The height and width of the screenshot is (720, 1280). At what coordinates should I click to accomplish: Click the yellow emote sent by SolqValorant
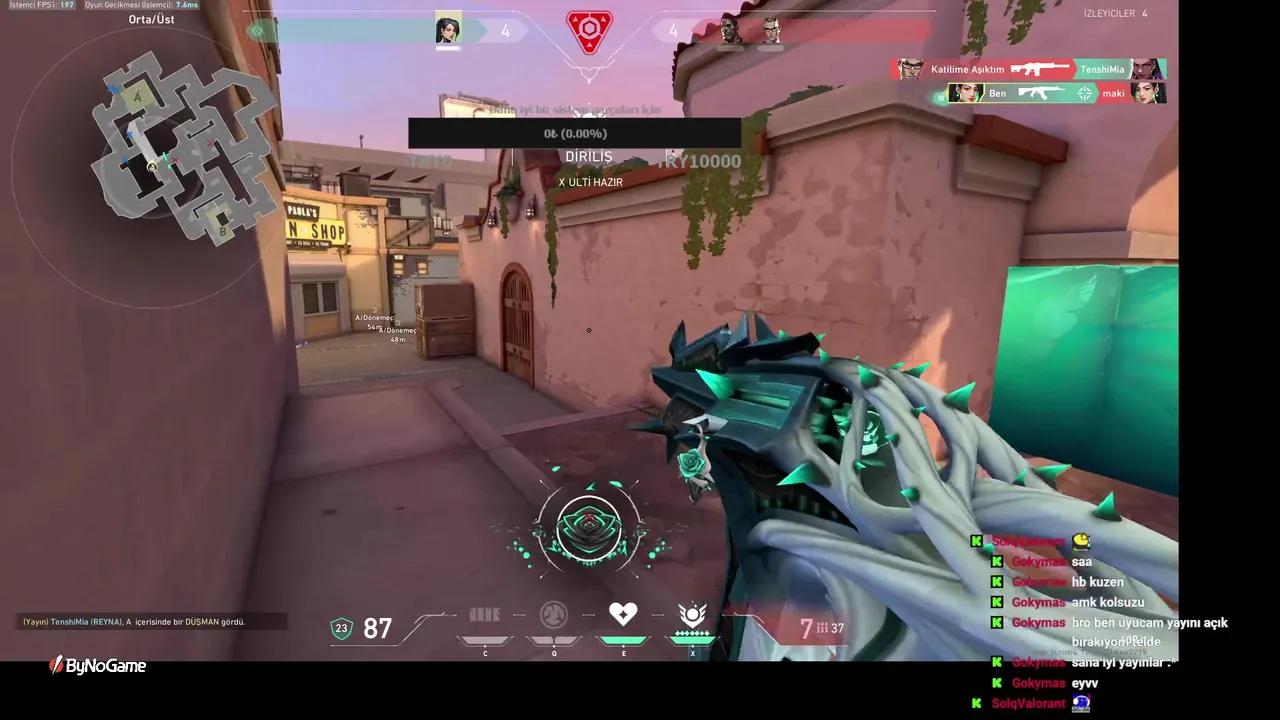click(x=1078, y=541)
